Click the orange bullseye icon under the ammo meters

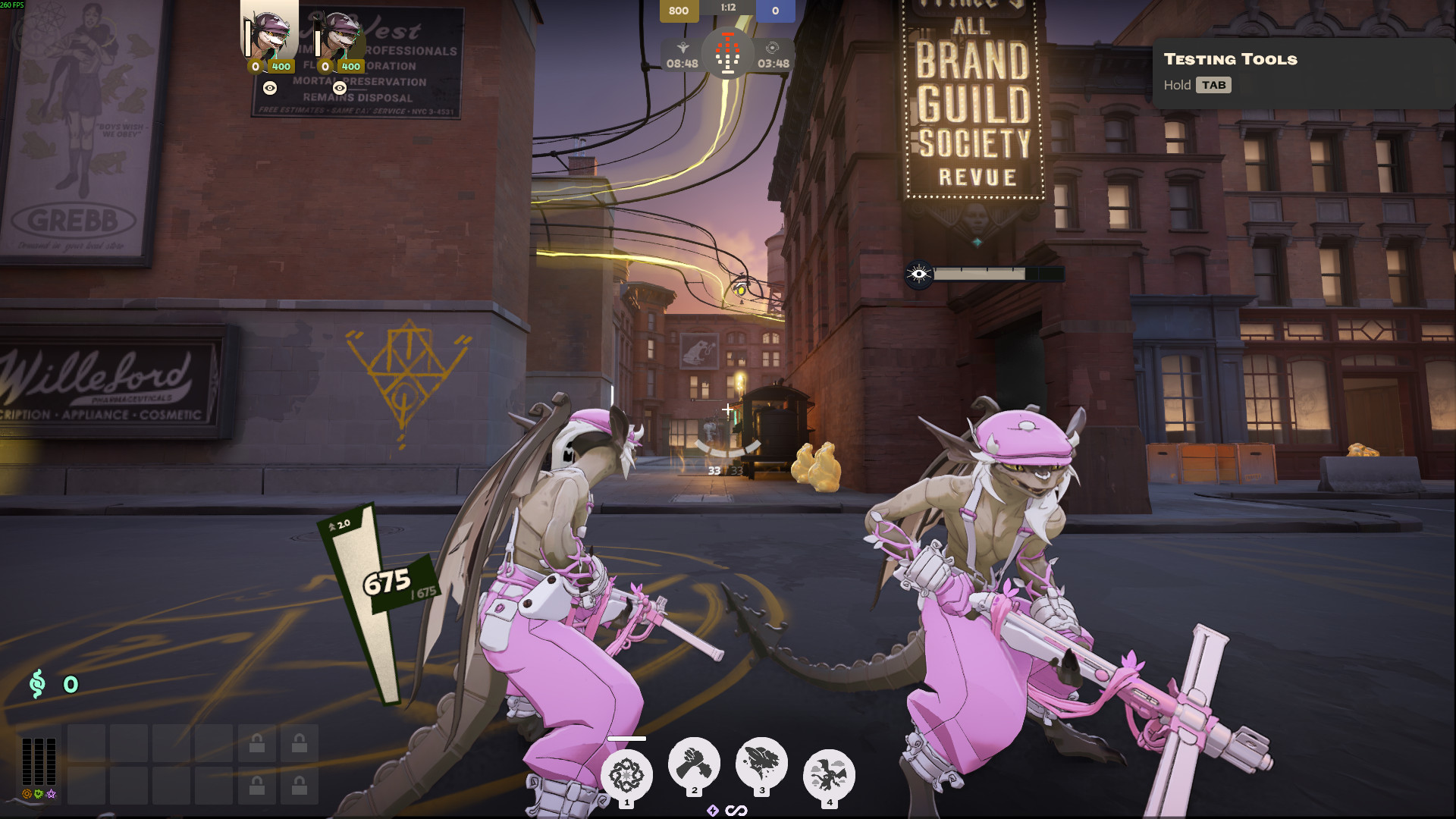pyautogui.click(x=27, y=794)
